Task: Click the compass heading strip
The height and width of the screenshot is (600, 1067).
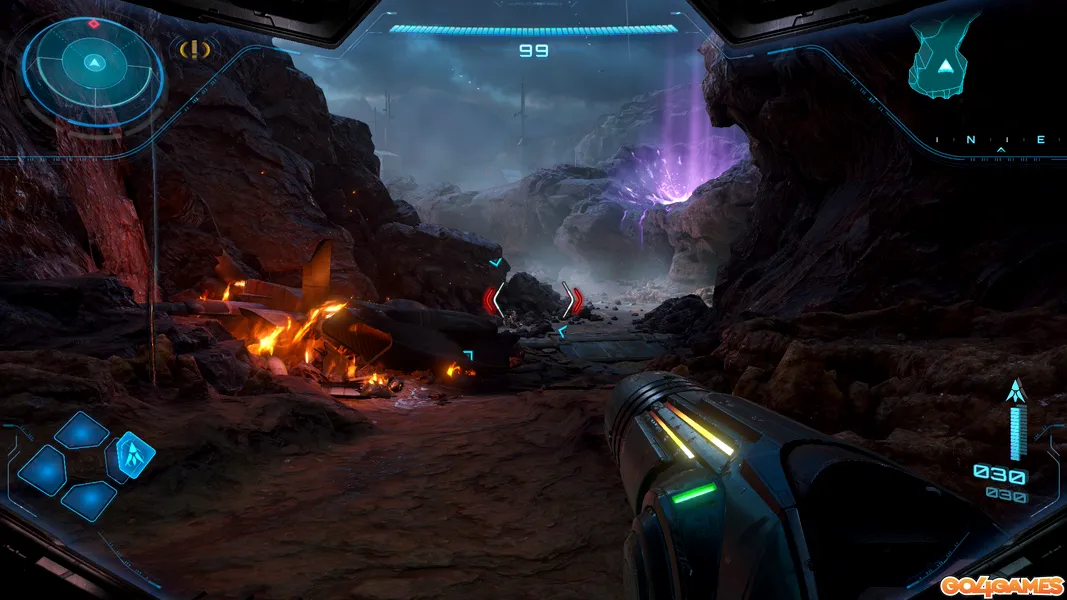Action: click(x=1002, y=141)
